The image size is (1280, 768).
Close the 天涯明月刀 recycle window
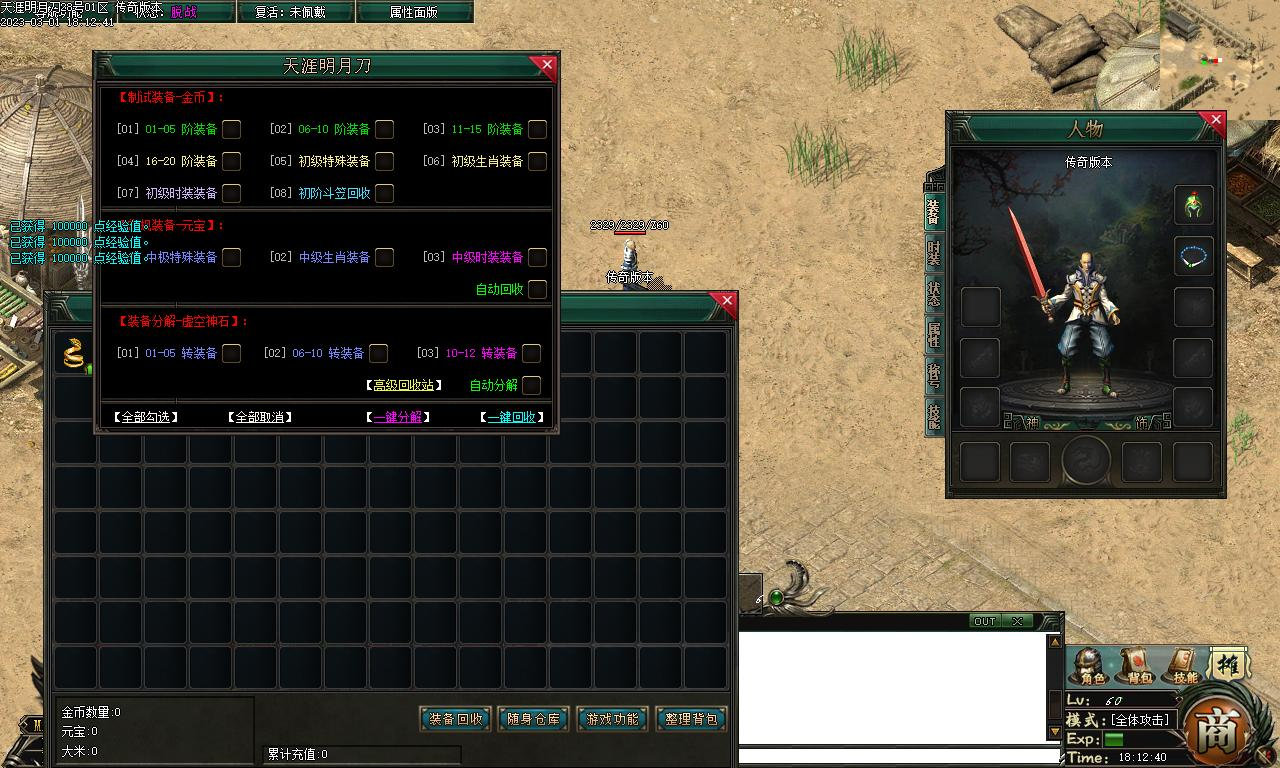pos(545,66)
